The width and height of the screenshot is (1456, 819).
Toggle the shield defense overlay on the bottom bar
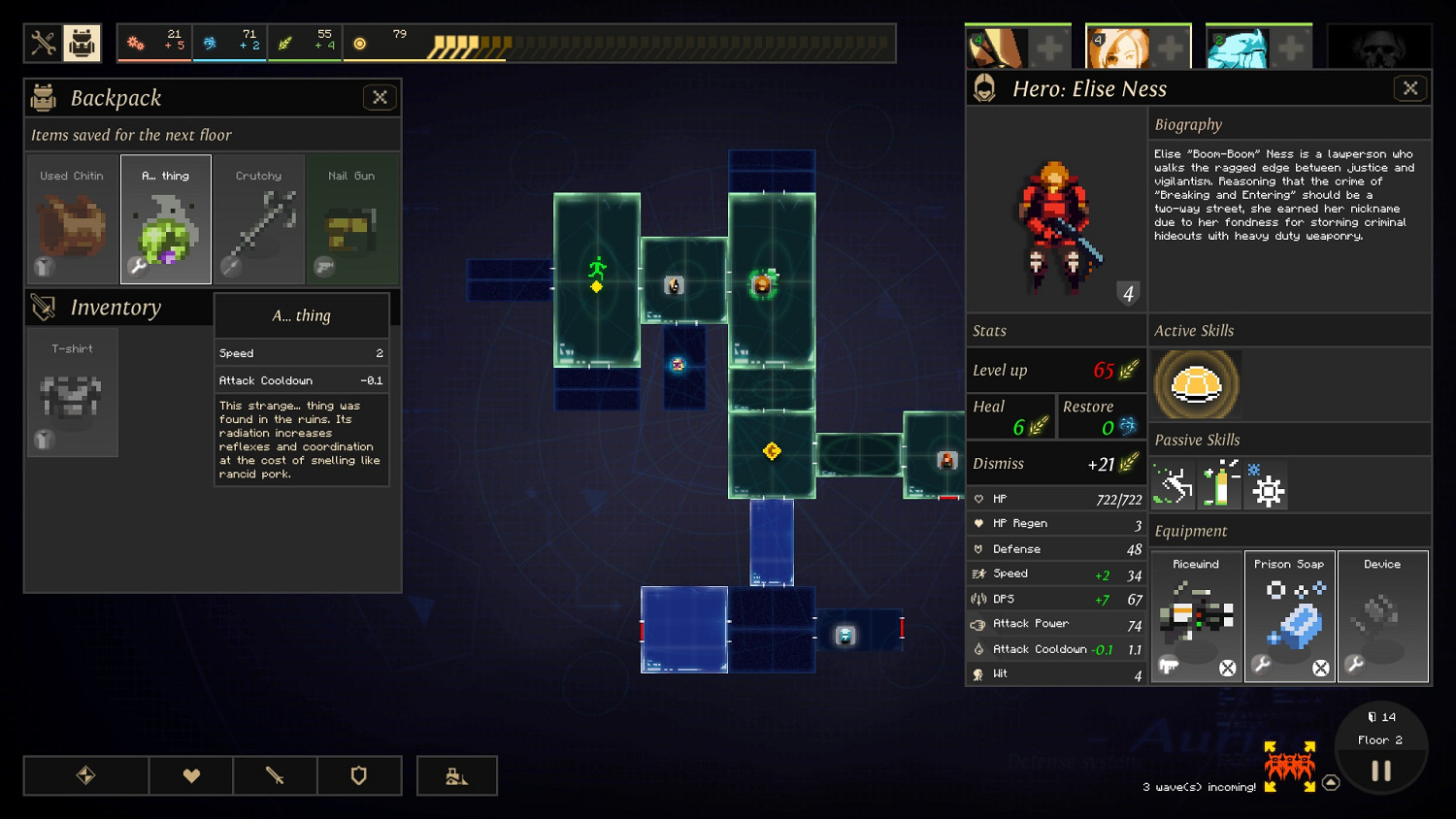359,775
